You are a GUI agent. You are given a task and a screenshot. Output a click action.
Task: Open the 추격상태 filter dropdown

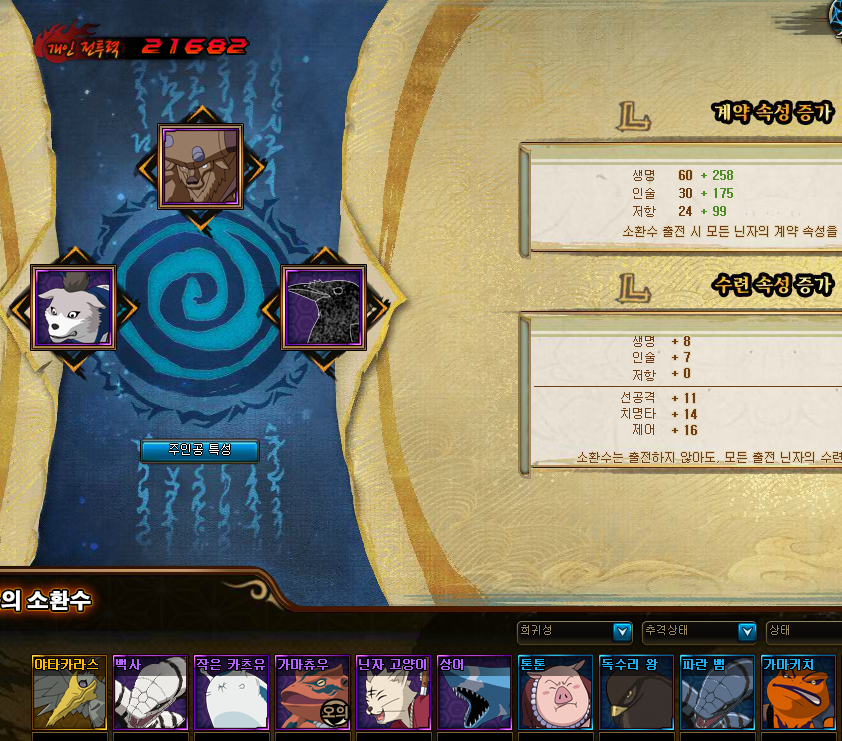click(698, 632)
